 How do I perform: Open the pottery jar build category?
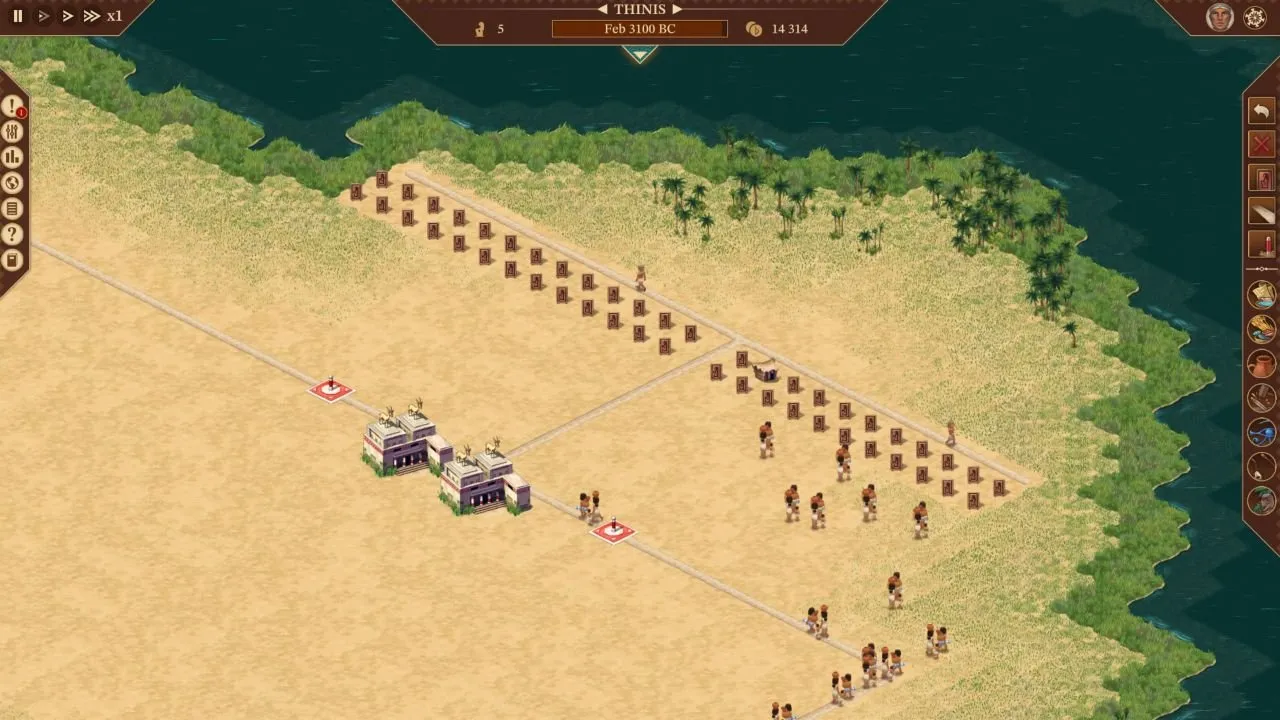pyautogui.click(x=1261, y=364)
